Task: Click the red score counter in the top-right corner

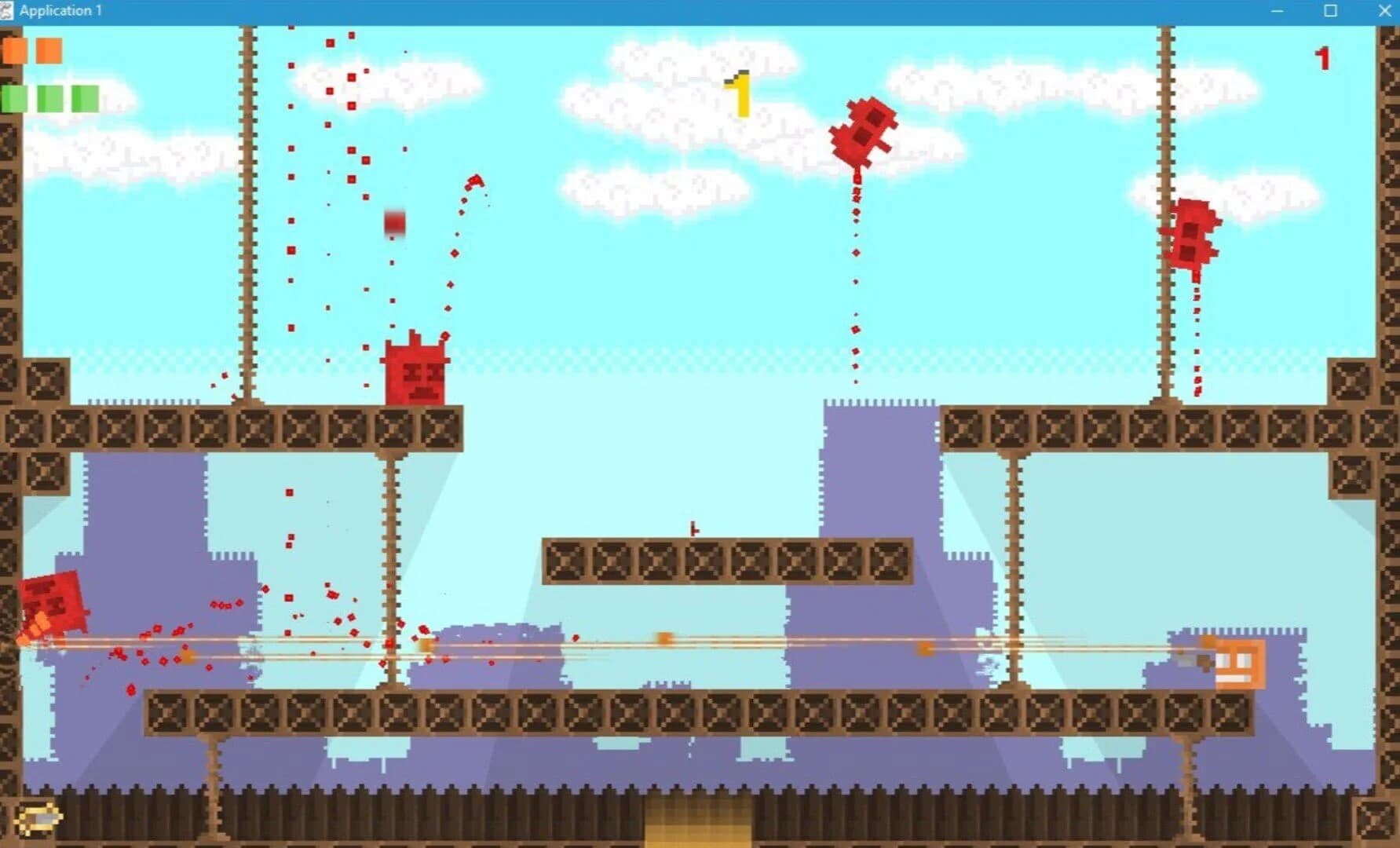Action: (1325, 57)
